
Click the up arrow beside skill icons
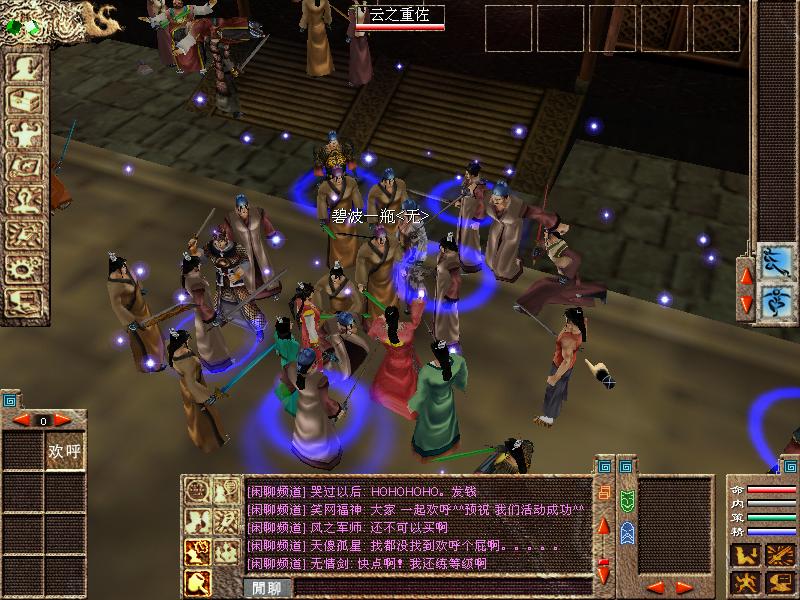(x=745, y=274)
